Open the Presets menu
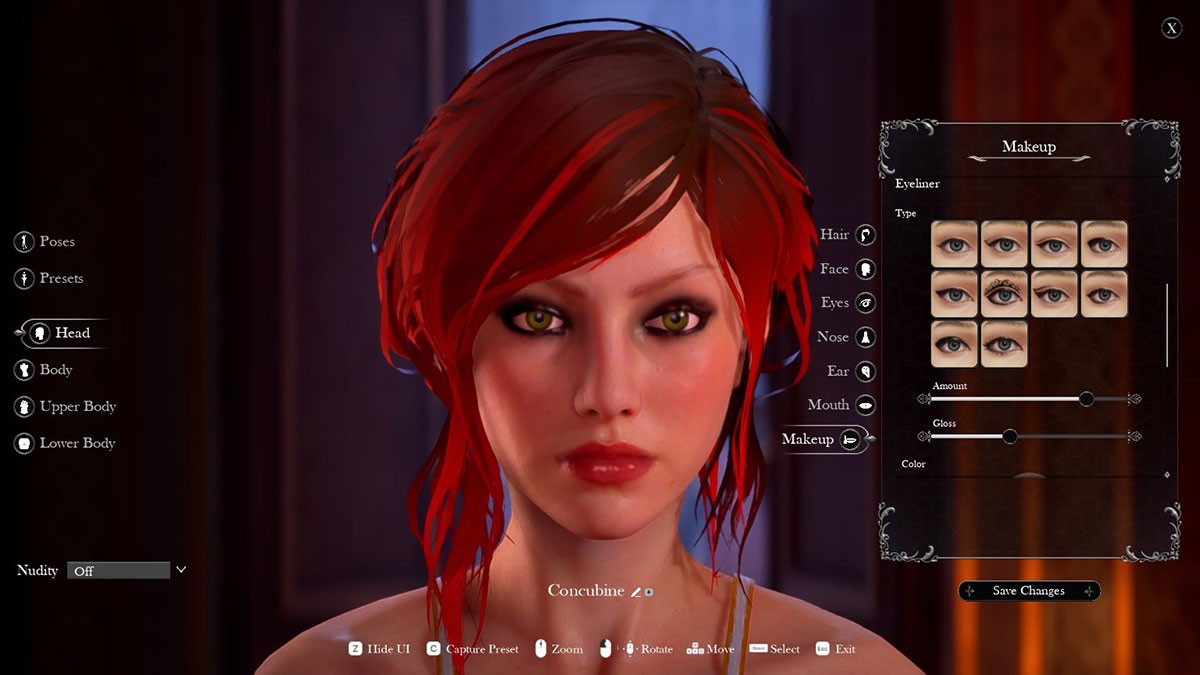Screen dimensions: 1200x675 [49, 278]
